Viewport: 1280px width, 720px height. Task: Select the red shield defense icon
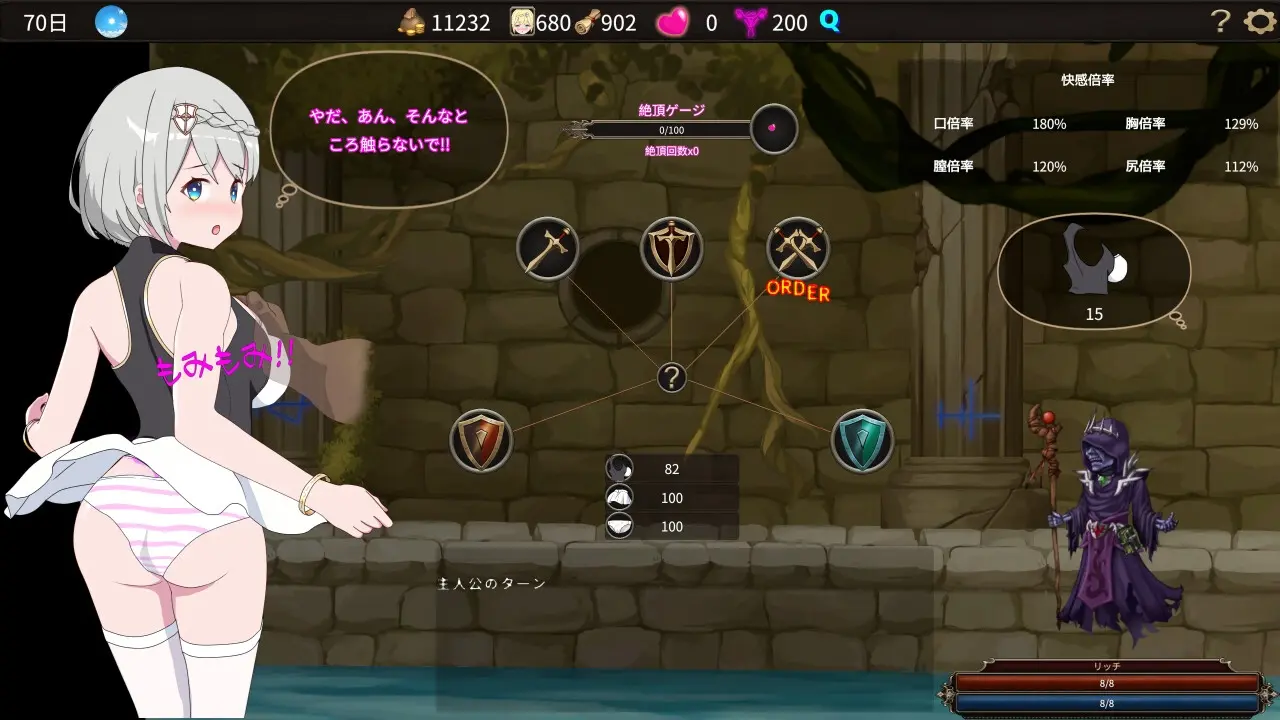(x=481, y=440)
